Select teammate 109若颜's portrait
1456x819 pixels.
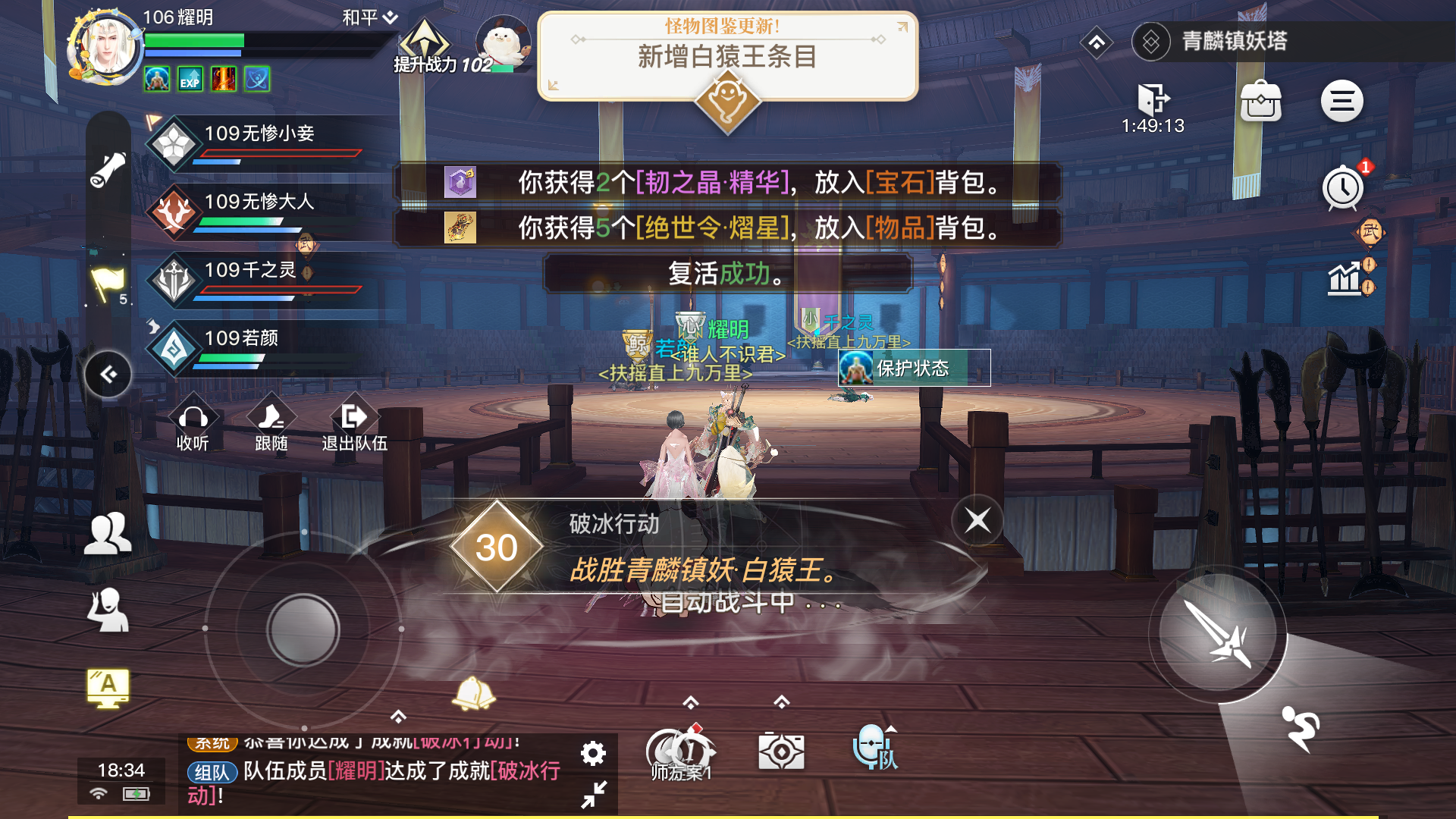point(173,347)
